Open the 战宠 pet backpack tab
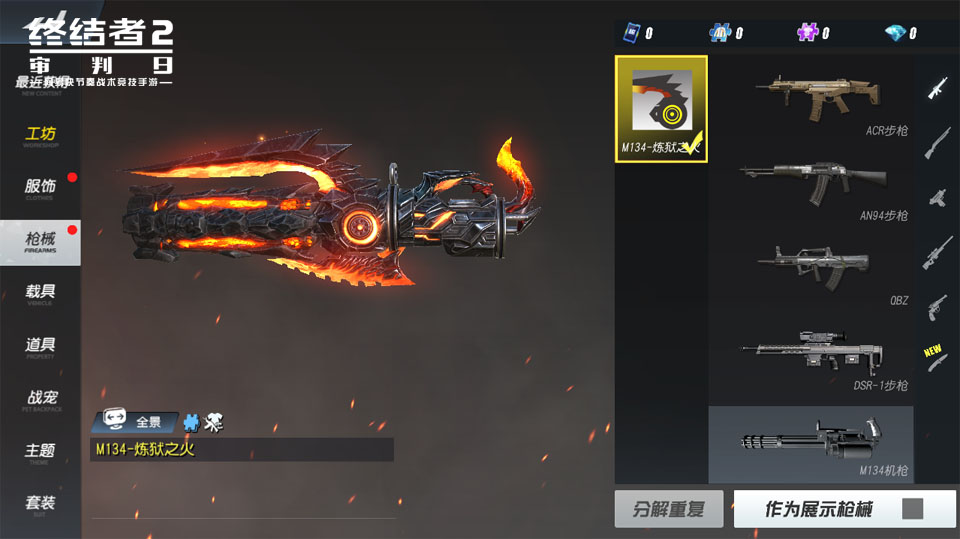960x539 pixels. click(40, 398)
